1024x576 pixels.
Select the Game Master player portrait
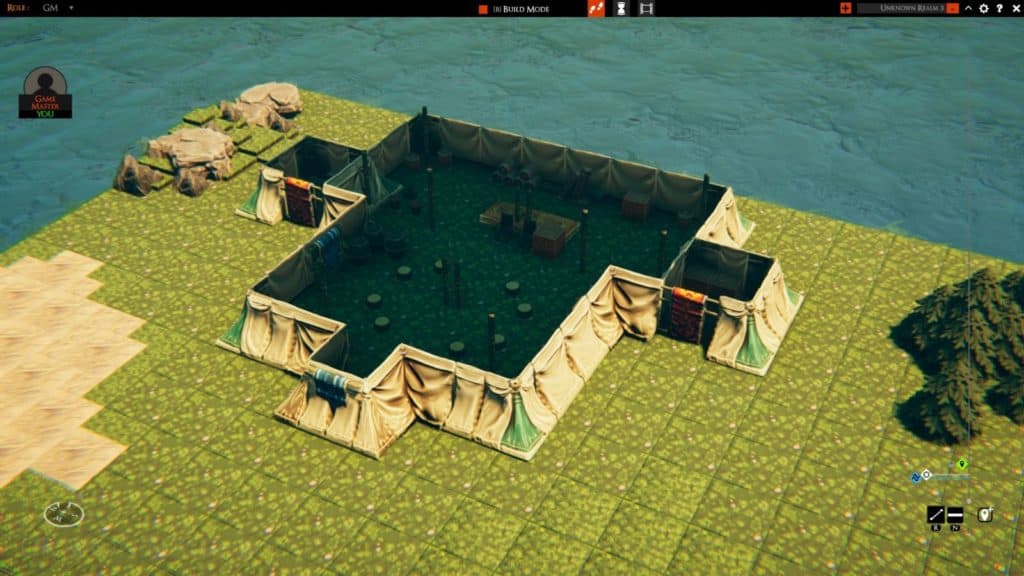(45, 91)
